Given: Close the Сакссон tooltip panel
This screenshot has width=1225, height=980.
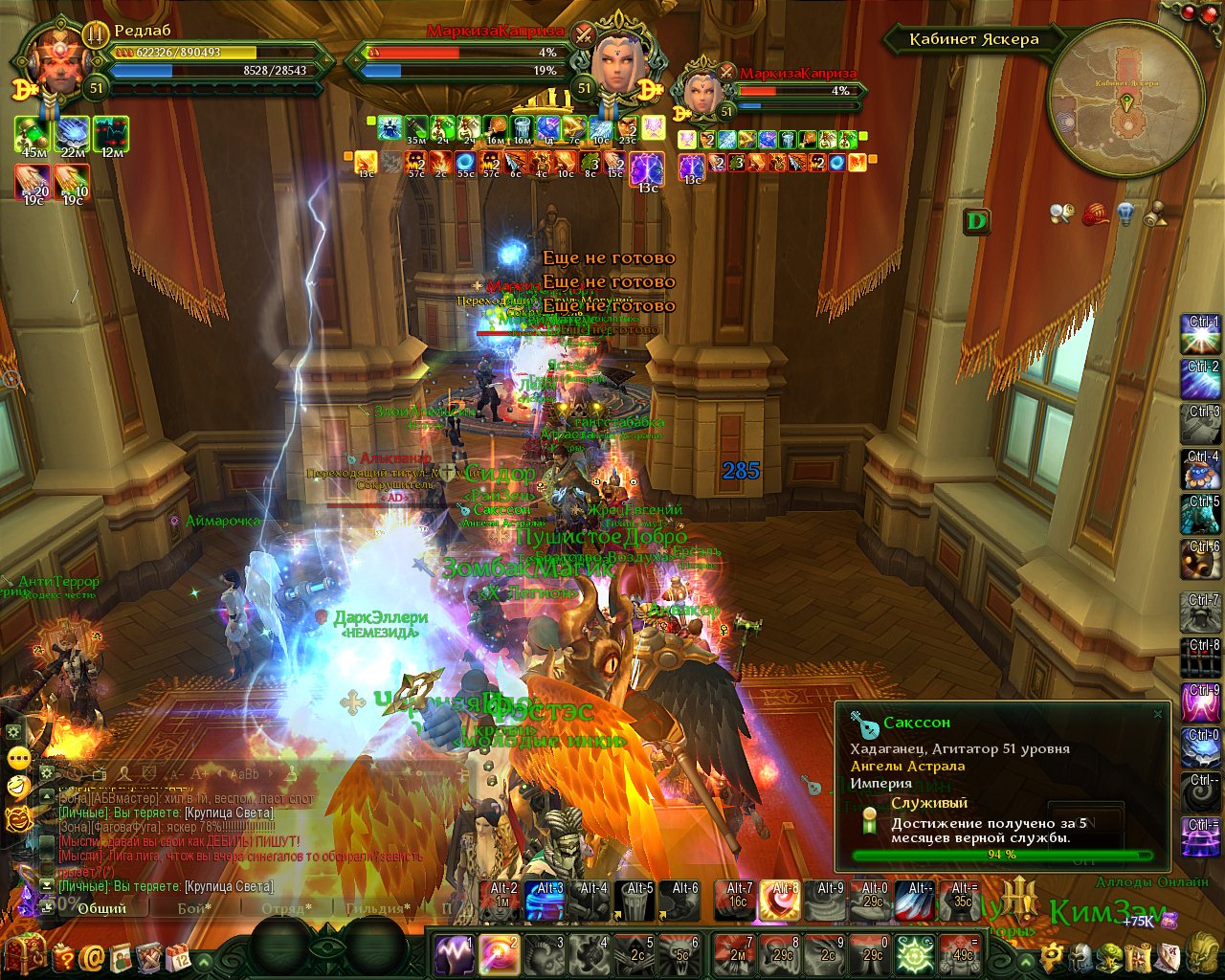Looking at the screenshot, I should click(x=1158, y=714).
